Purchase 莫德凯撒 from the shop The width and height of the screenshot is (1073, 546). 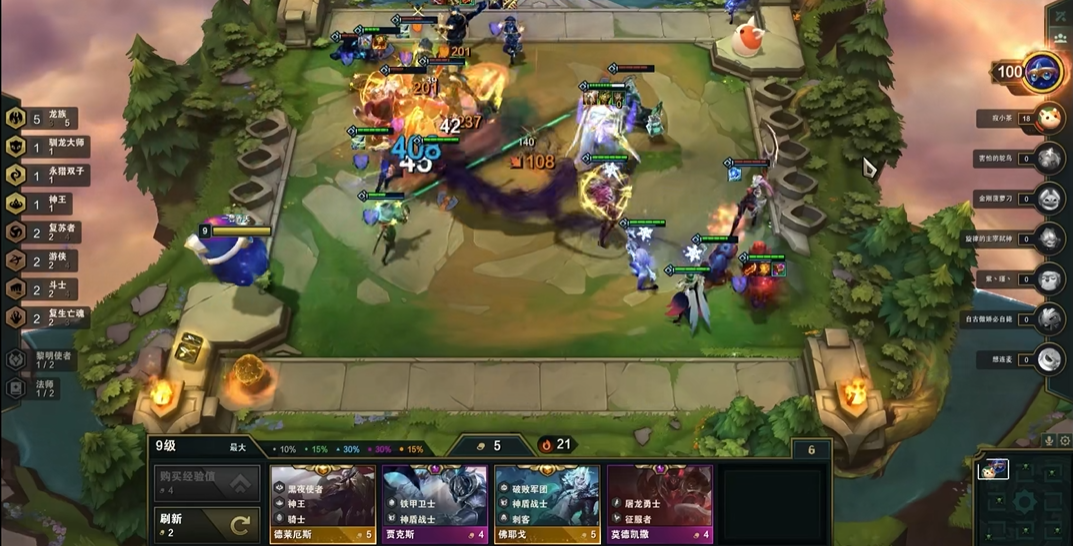(x=659, y=503)
